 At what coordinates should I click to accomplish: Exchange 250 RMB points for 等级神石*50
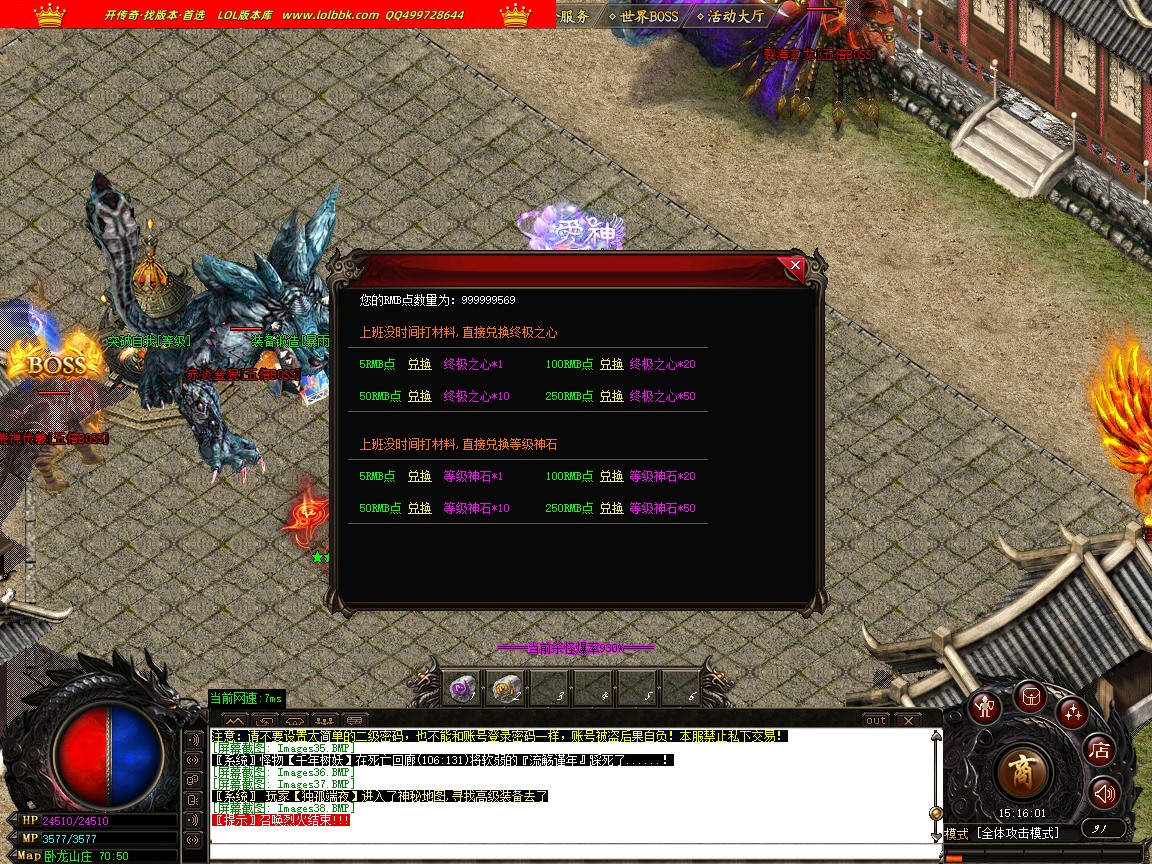pyautogui.click(x=612, y=509)
